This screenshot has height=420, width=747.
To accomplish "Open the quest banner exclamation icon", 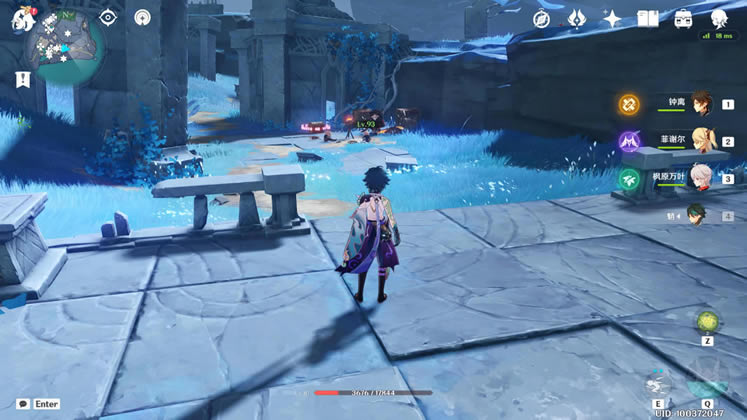I will pyautogui.click(x=22, y=79).
